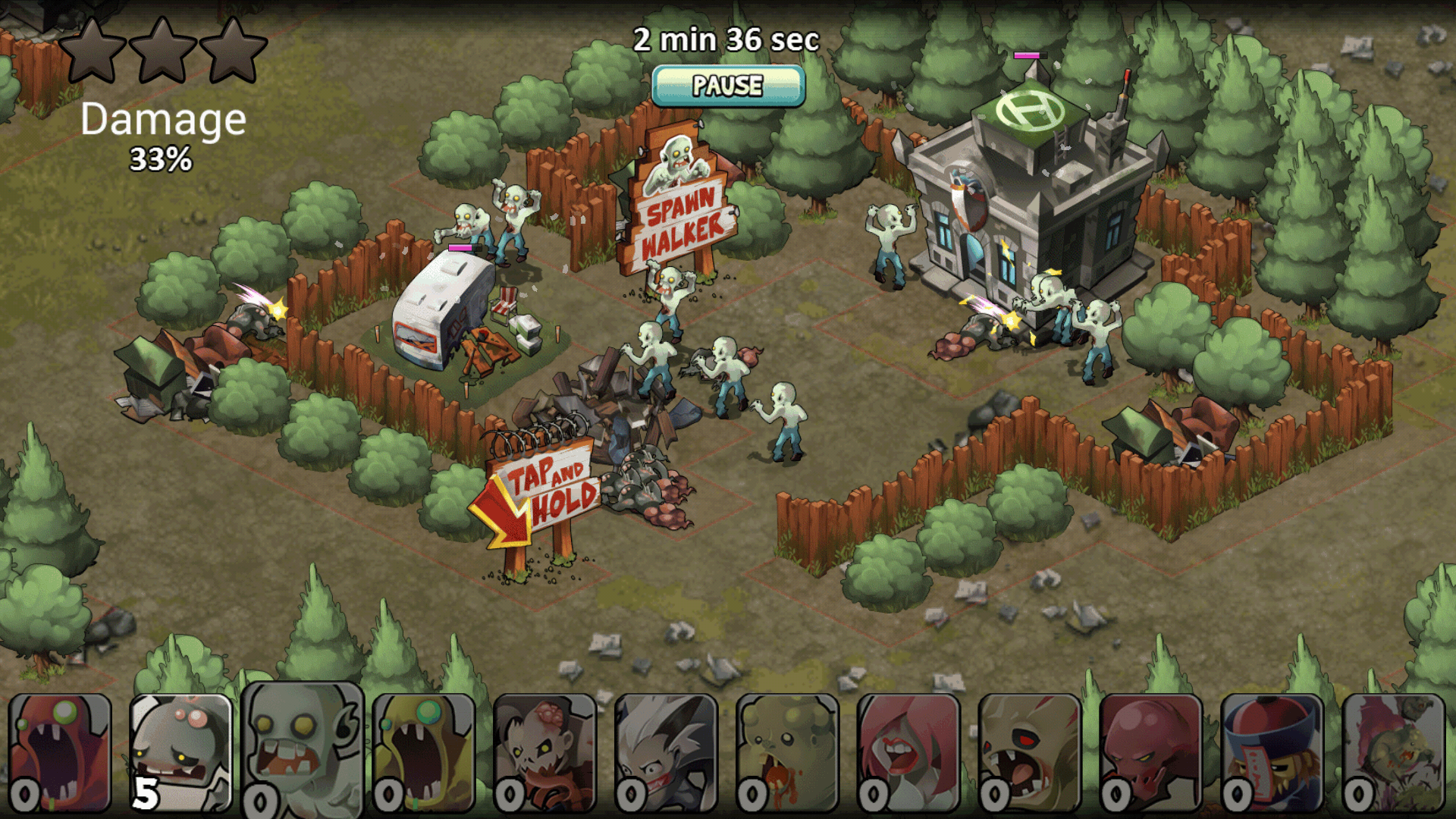Select the bloated green drooling zombie card
The width and height of the screenshot is (1456, 819).
[x=788, y=752]
